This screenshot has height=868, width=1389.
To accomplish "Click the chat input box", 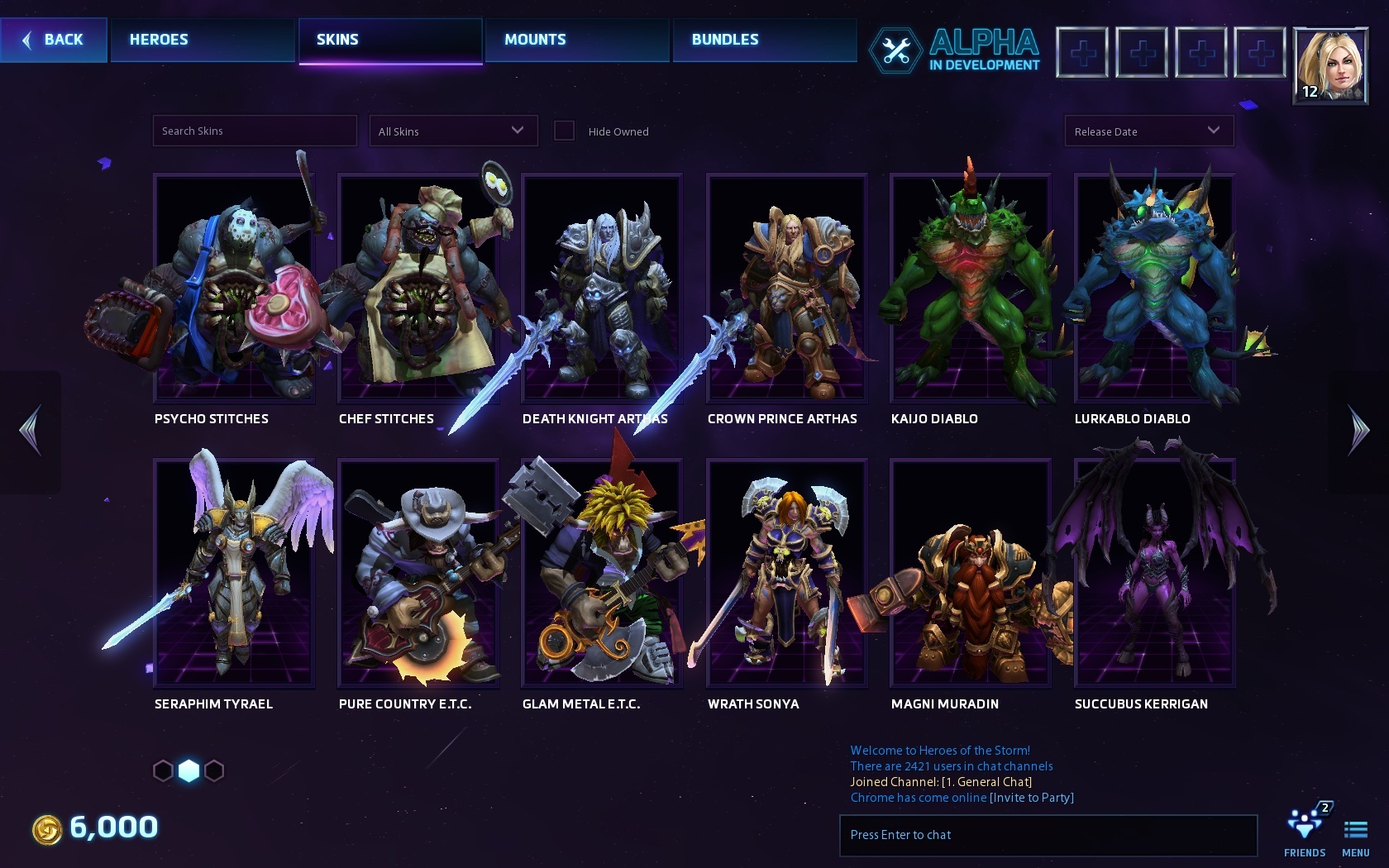I will click(x=1048, y=835).
